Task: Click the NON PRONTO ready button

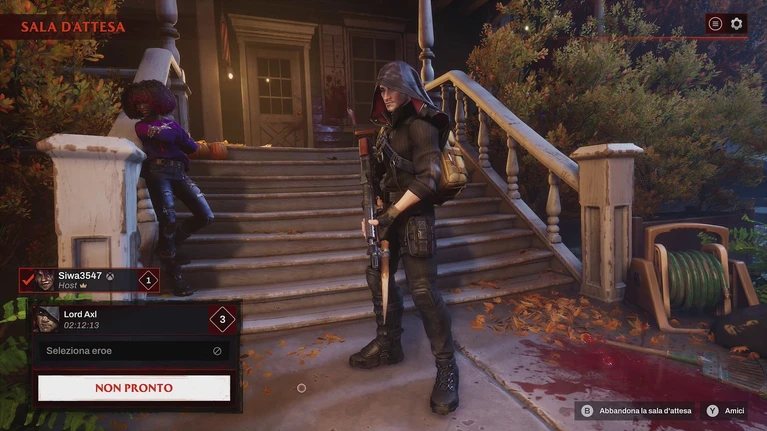Action: pyautogui.click(x=134, y=387)
